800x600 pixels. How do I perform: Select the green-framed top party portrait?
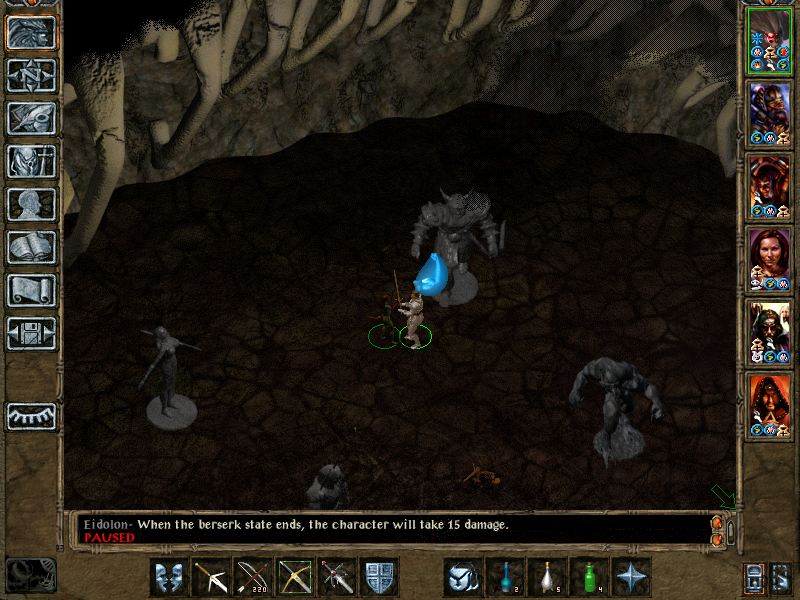(x=770, y=41)
